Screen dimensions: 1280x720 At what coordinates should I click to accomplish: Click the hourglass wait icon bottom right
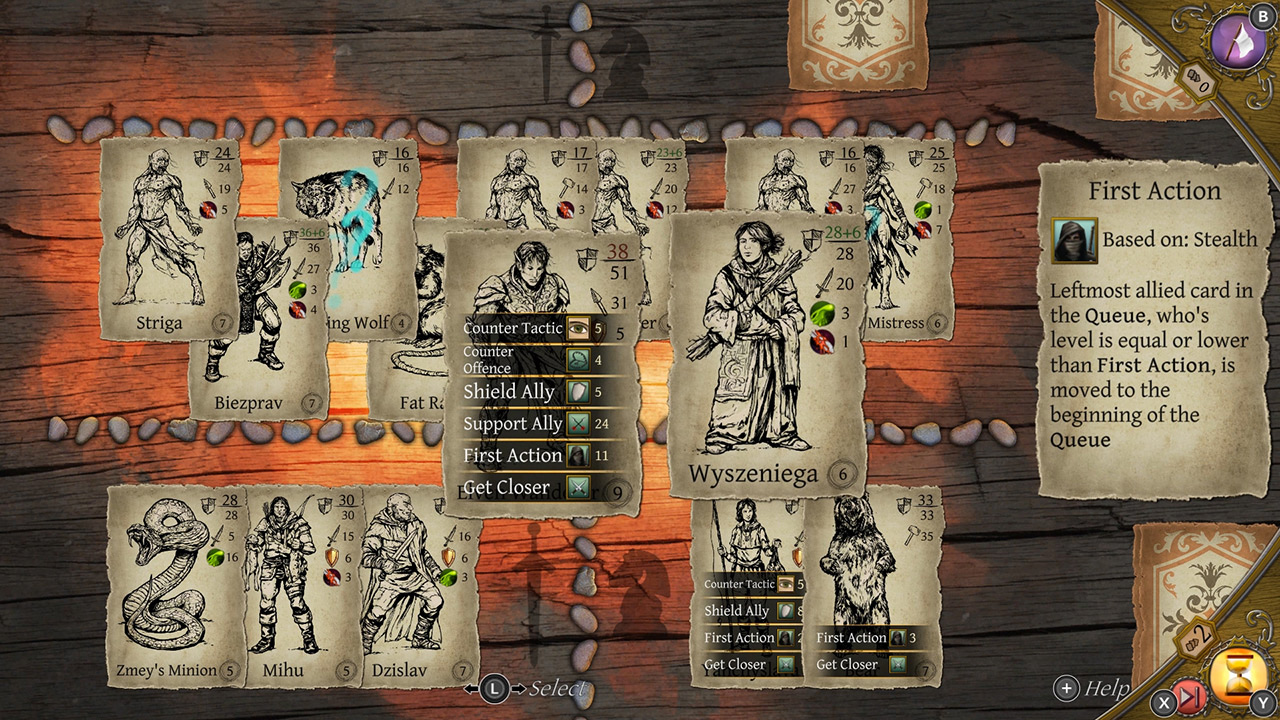coord(1237,675)
